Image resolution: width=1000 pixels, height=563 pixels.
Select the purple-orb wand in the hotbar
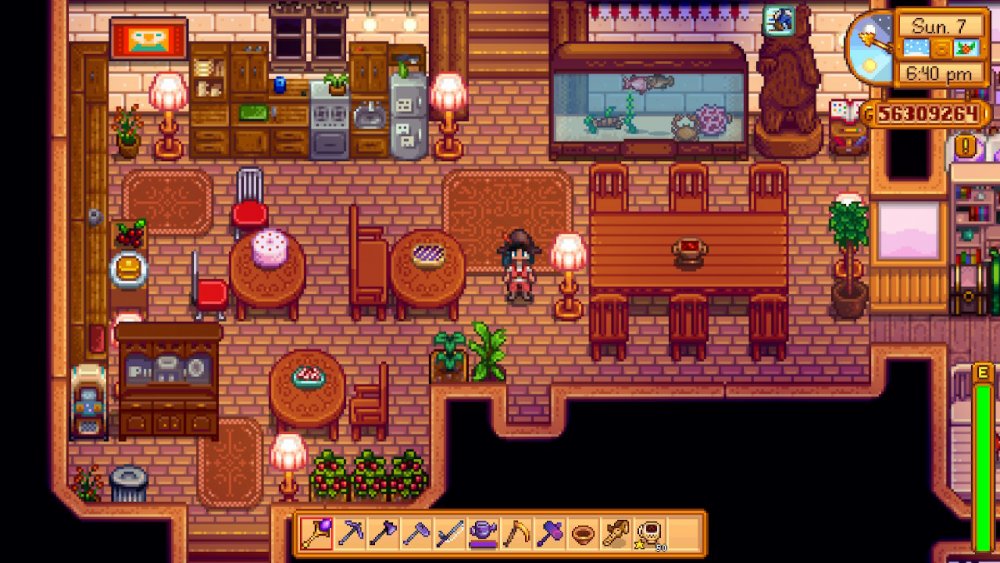317,534
